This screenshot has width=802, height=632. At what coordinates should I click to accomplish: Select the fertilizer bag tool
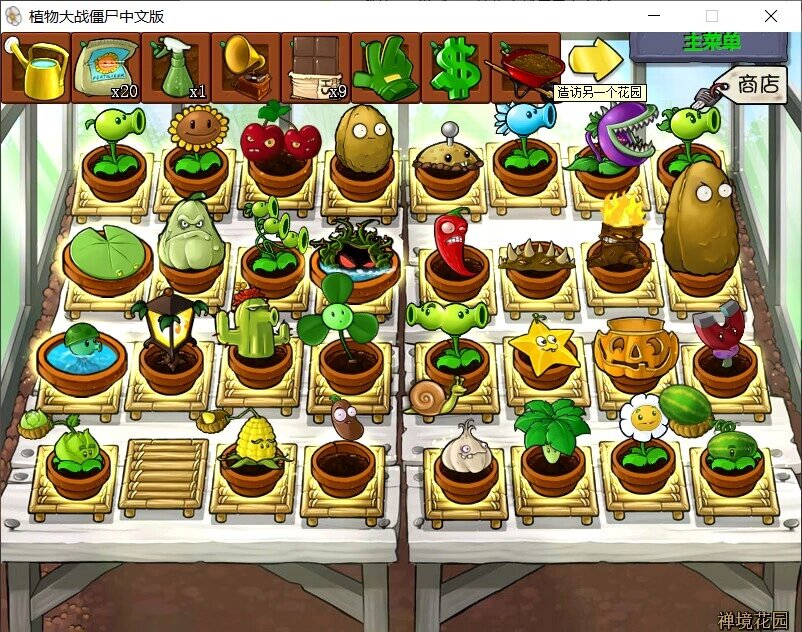(x=106, y=67)
